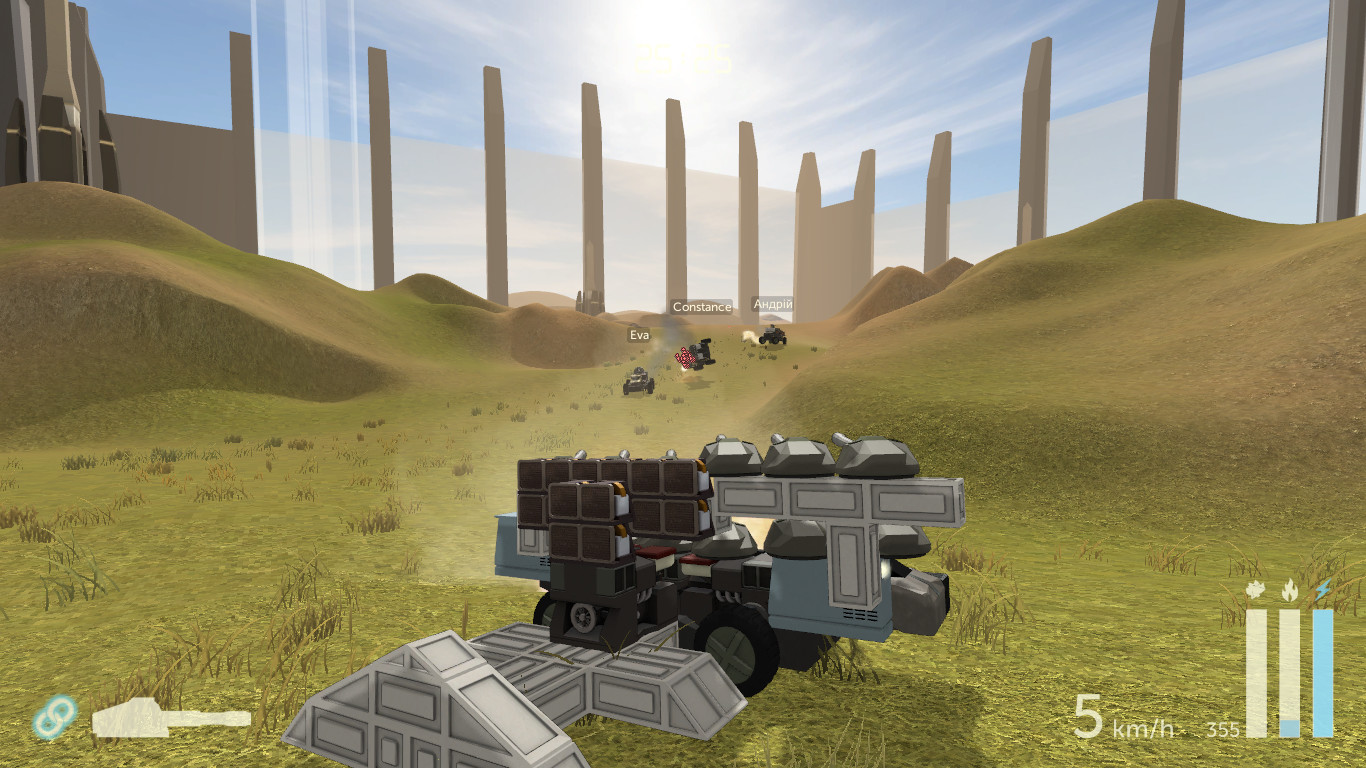Click the Constance nameplate label

coord(701,307)
